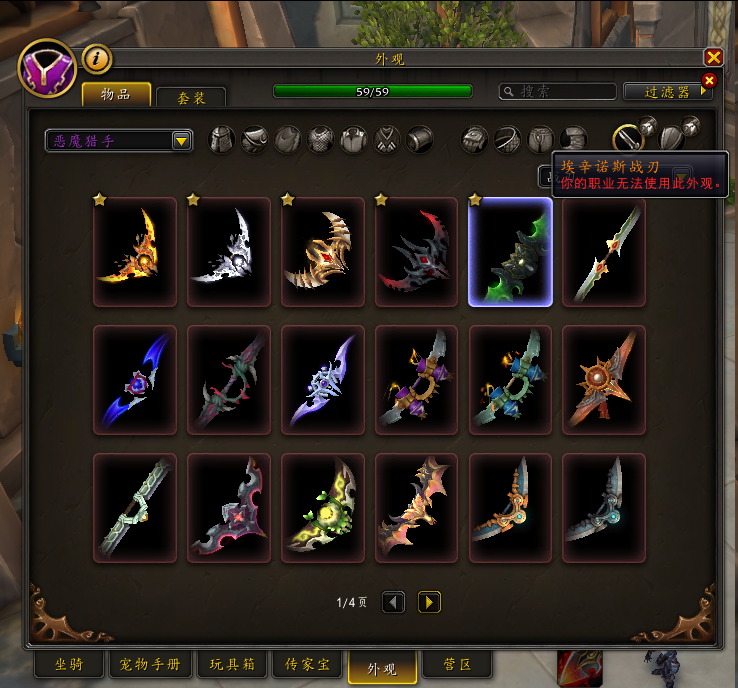Open the 玩具箱 toy box tab
This screenshot has width=738, height=688.
[x=232, y=665]
